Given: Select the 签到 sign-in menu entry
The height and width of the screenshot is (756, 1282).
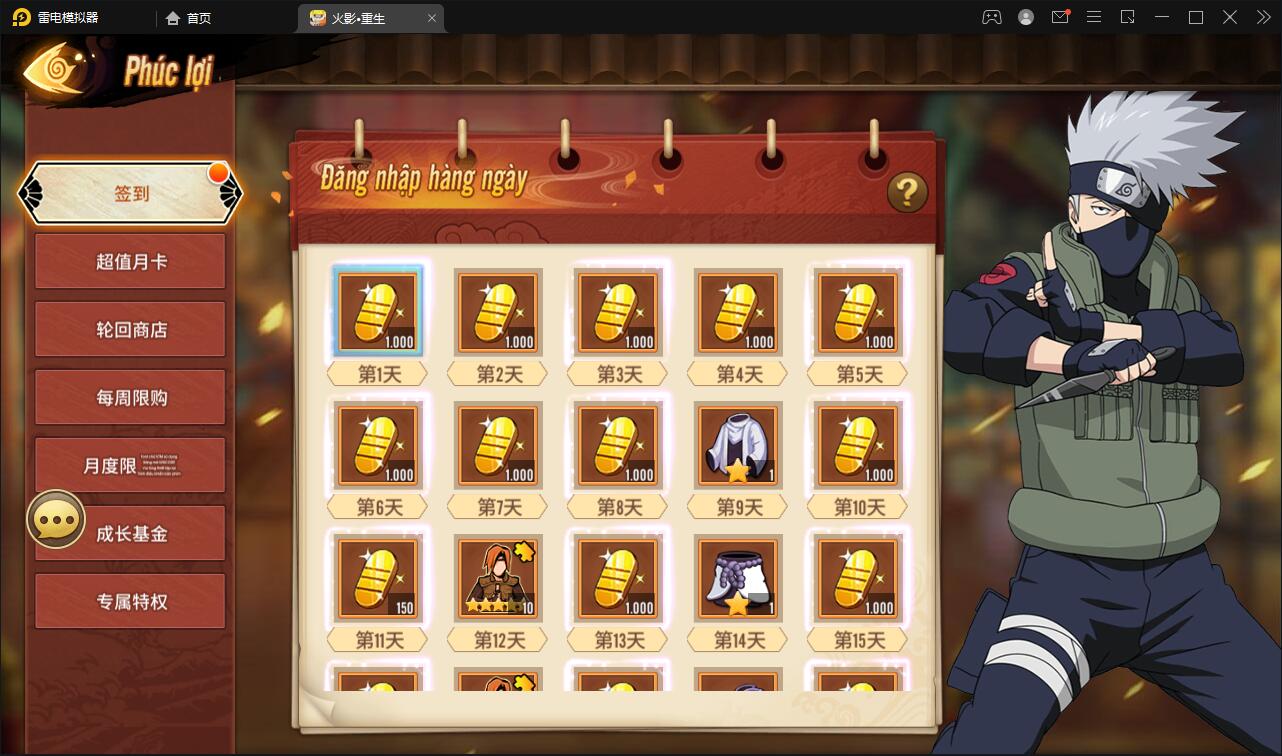Looking at the screenshot, I should point(131,193).
